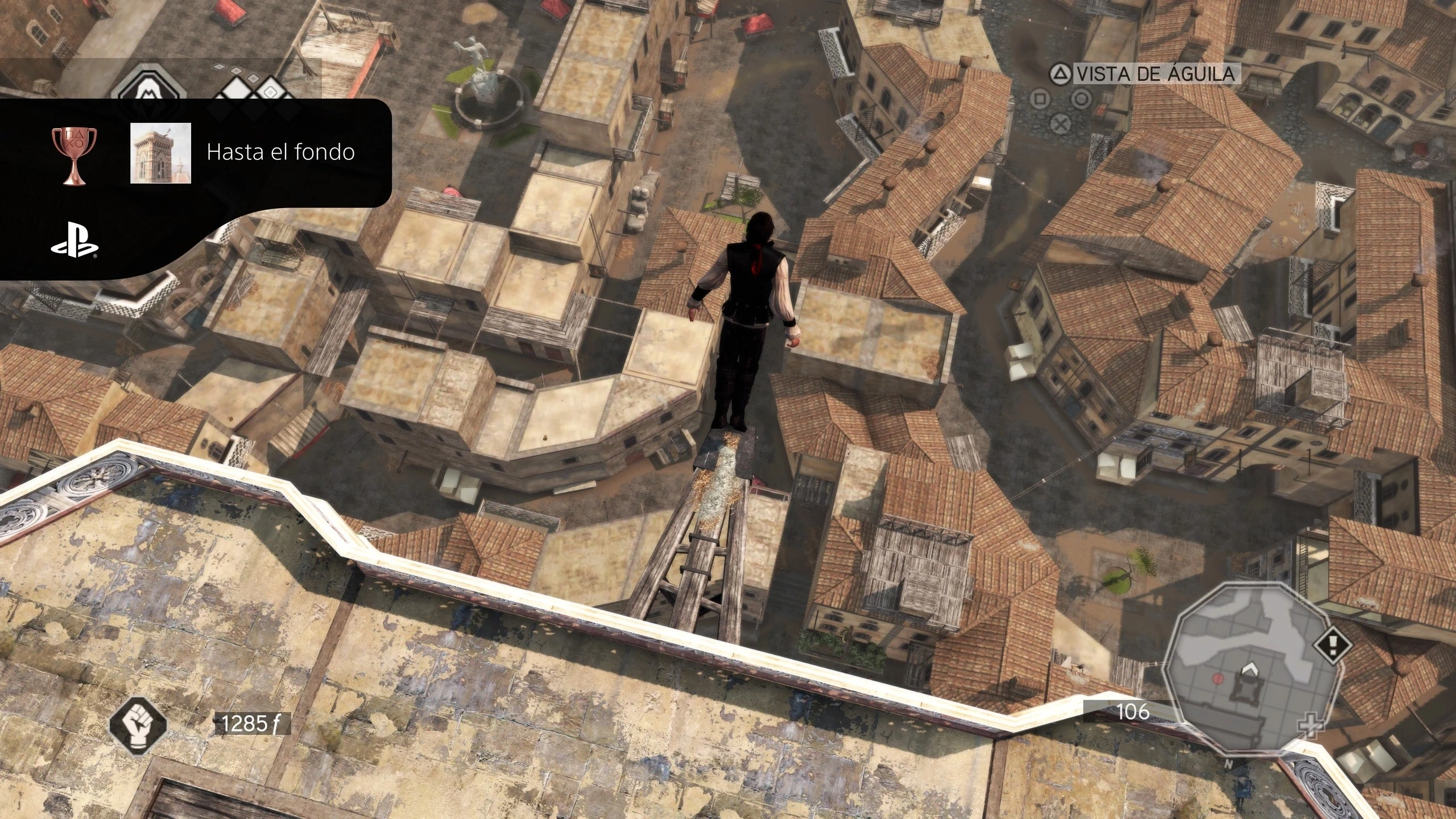Select the tower trophy thumbnail
This screenshot has height=819, width=1456.
[160, 153]
